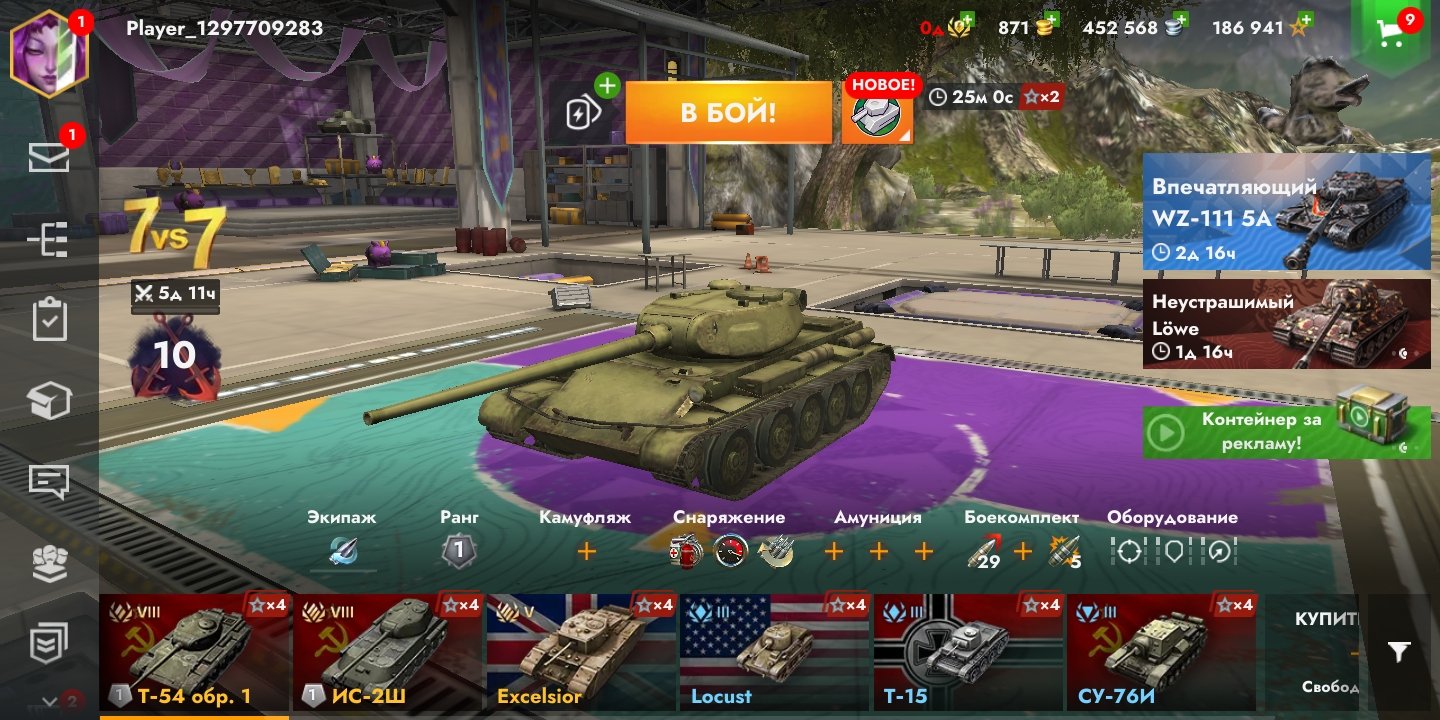Select the Т-15 tank
Viewport: 1440px width, 720px height.
pyautogui.click(x=968, y=652)
